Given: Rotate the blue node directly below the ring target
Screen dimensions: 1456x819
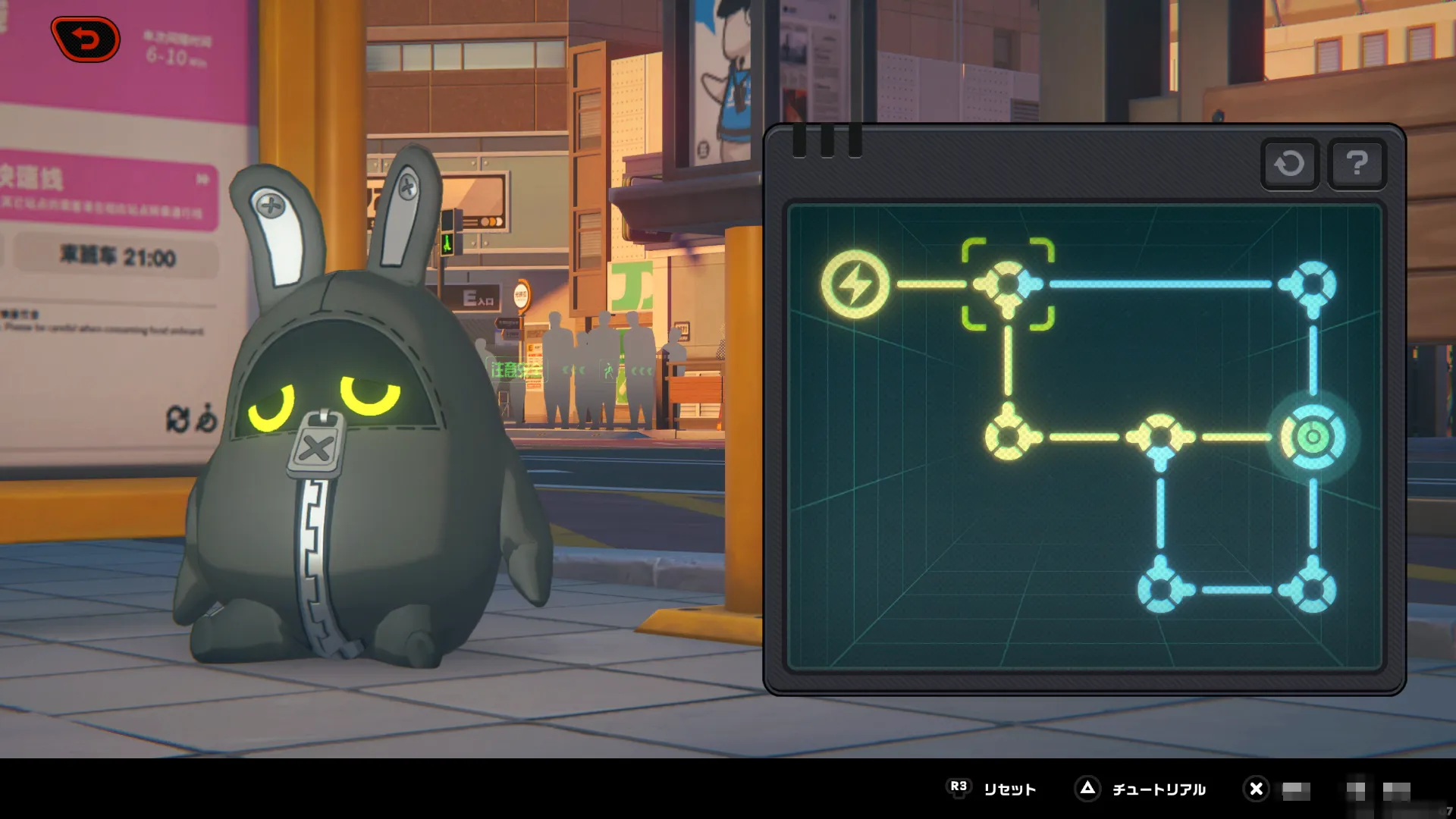Looking at the screenshot, I should [1313, 589].
